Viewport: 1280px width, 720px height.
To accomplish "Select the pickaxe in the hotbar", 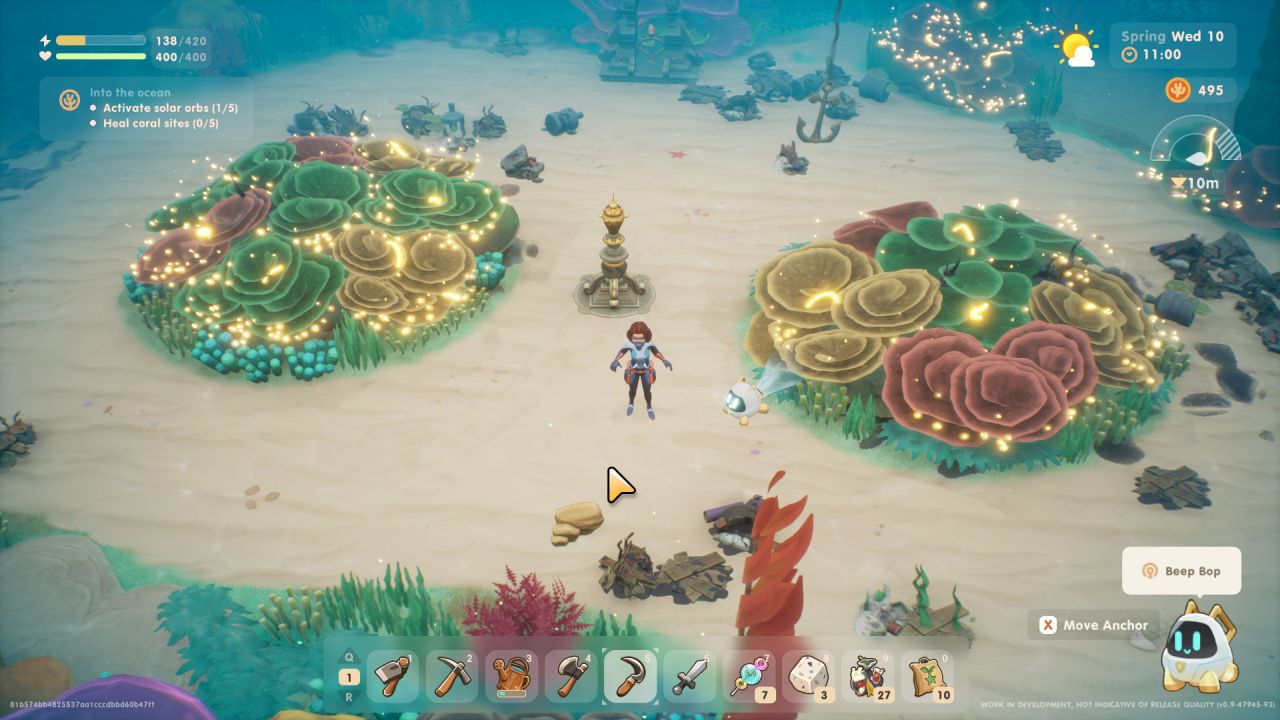I will [x=451, y=677].
